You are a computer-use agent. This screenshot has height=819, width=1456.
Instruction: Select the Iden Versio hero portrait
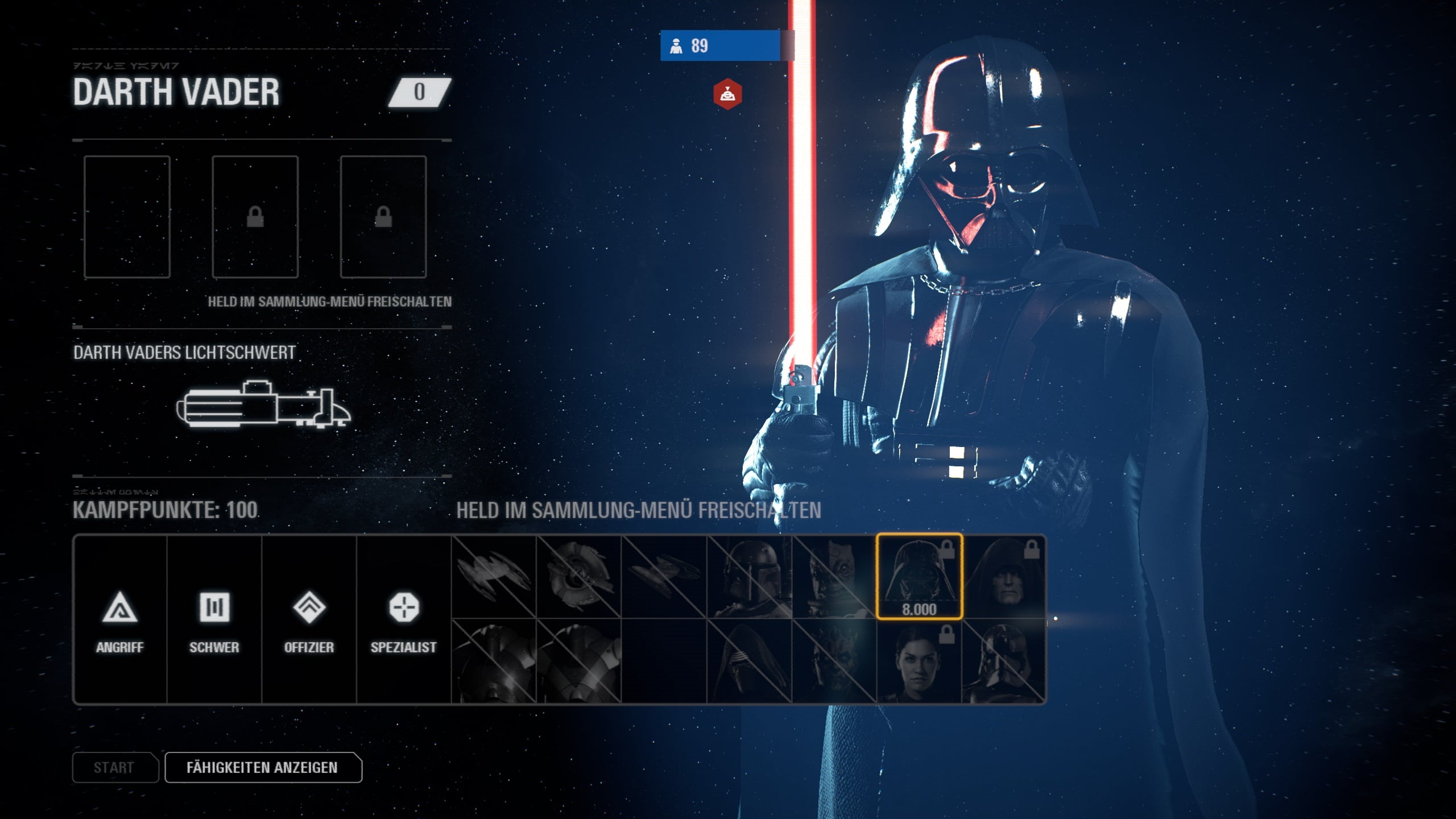pyautogui.click(x=919, y=661)
